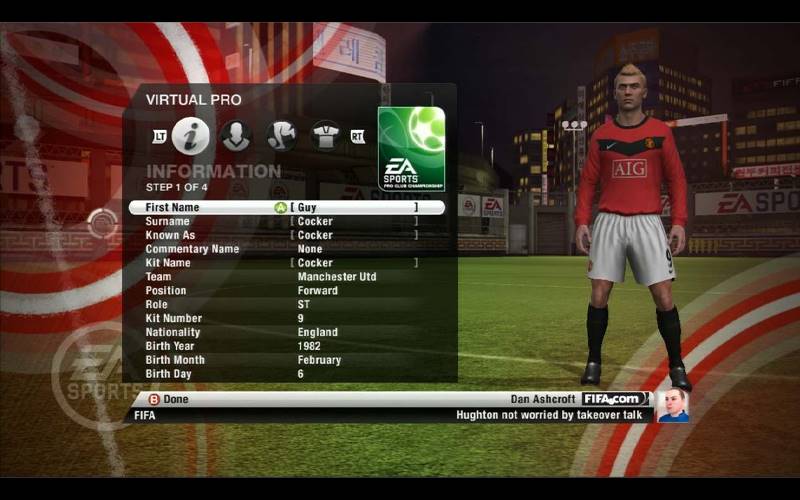Edit the First Name field
The width and height of the screenshot is (800, 500).
coord(286,207)
